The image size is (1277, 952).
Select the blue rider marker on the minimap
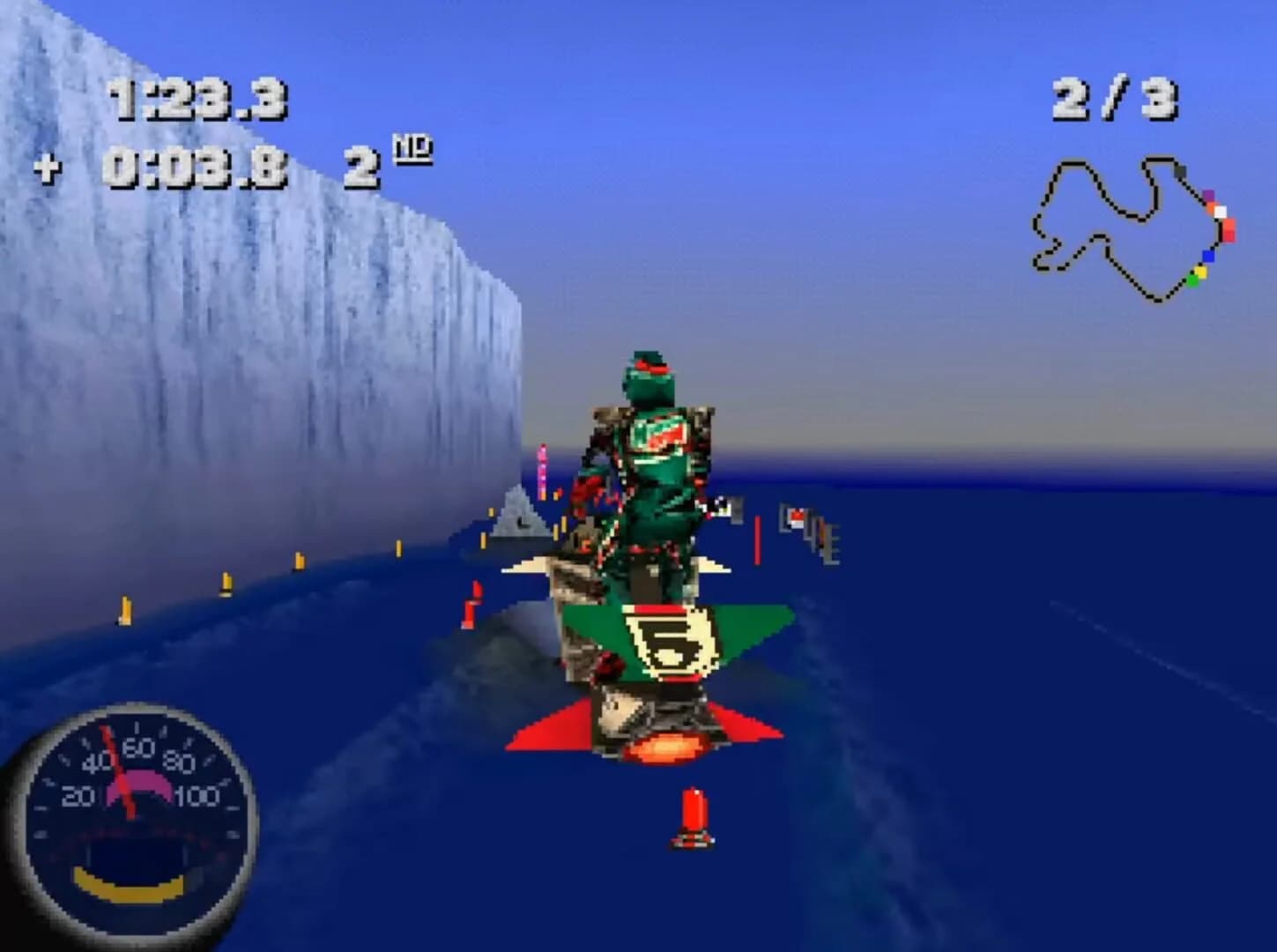click(1209, 256)
